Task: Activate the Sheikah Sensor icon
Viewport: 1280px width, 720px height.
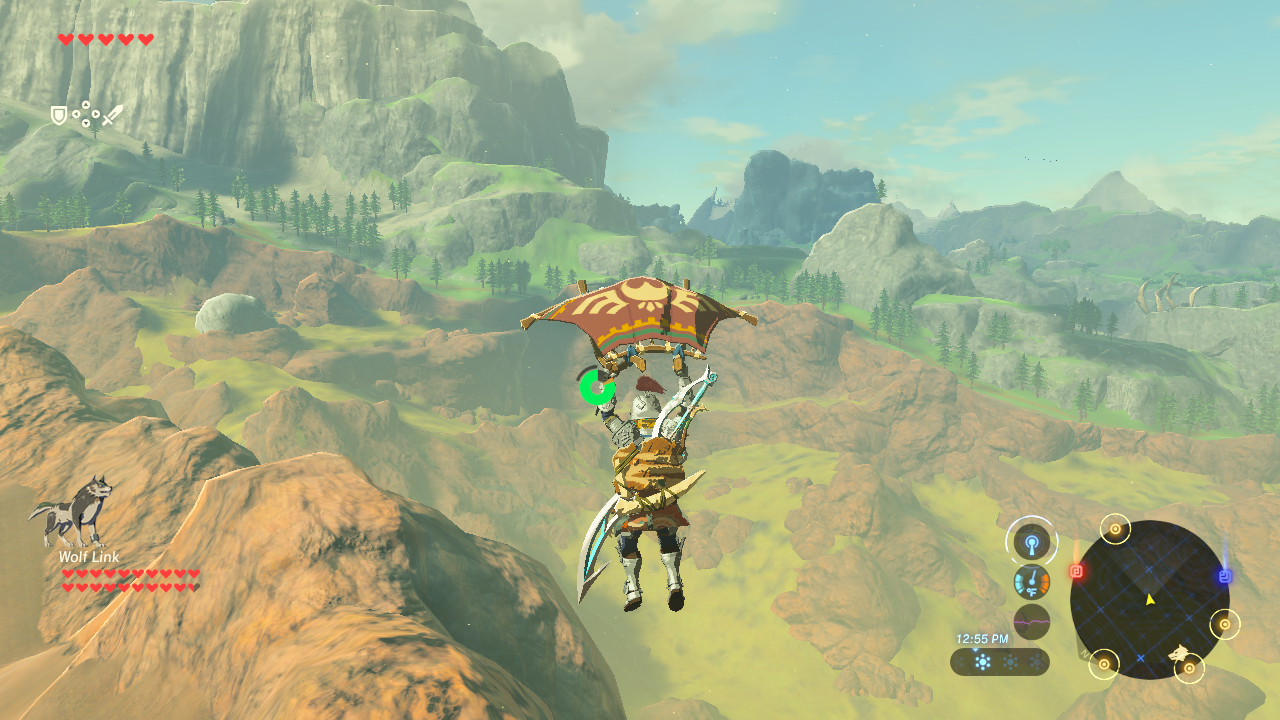Action: tap(1031, 543)
